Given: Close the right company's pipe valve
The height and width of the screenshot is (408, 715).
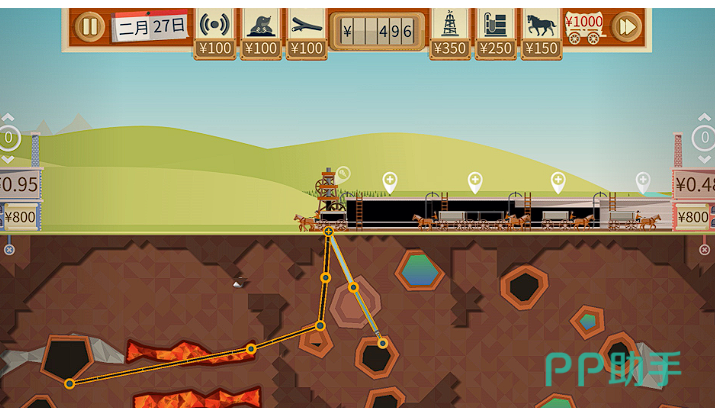Looking at the screenshot, I should 706,249.
